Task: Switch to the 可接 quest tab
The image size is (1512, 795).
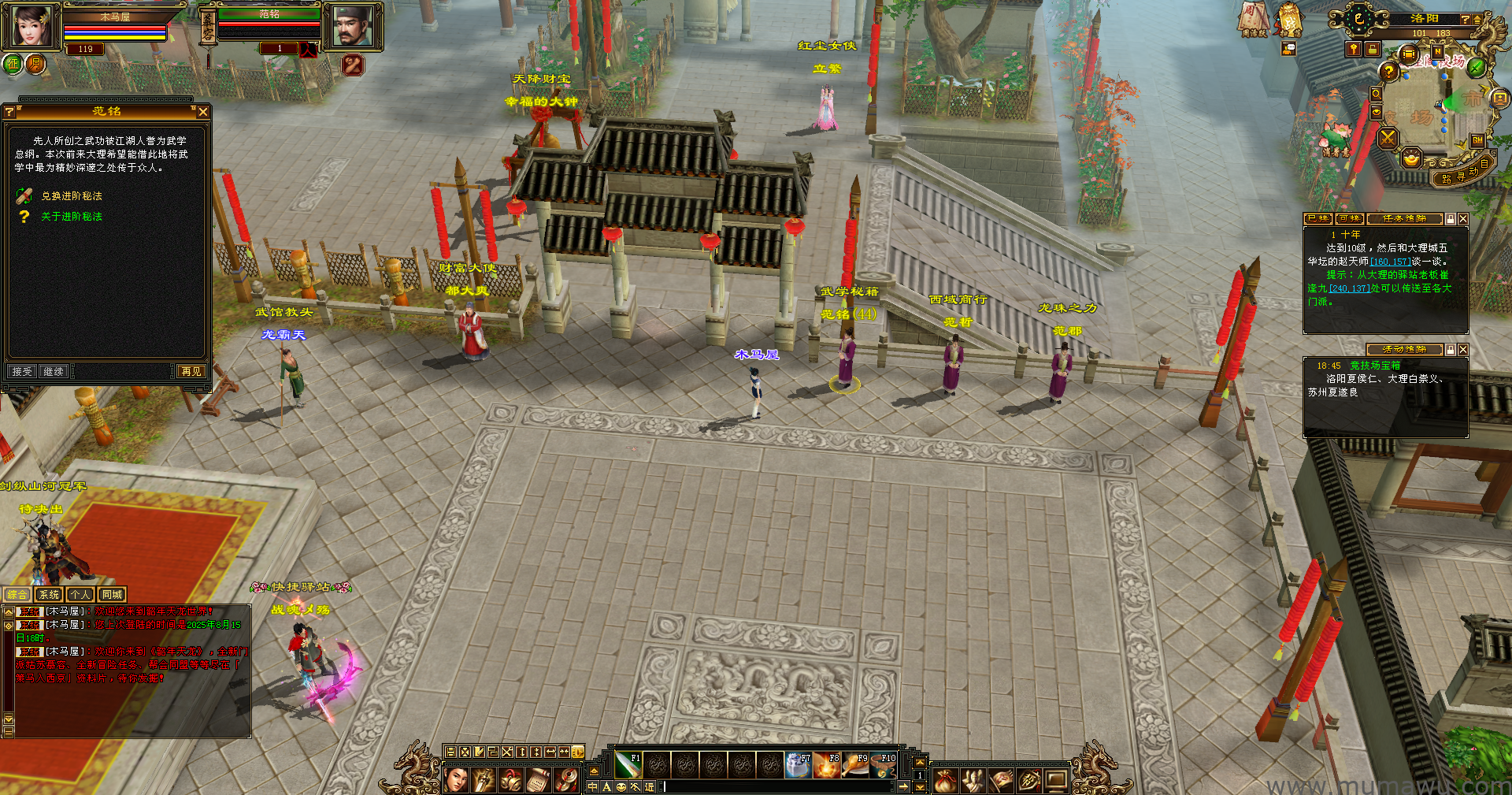Action: tap(1350, 219)
